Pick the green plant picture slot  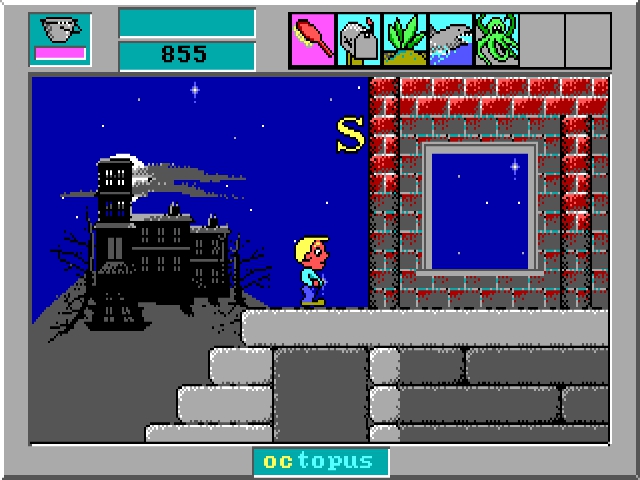(x=405, y=40)
